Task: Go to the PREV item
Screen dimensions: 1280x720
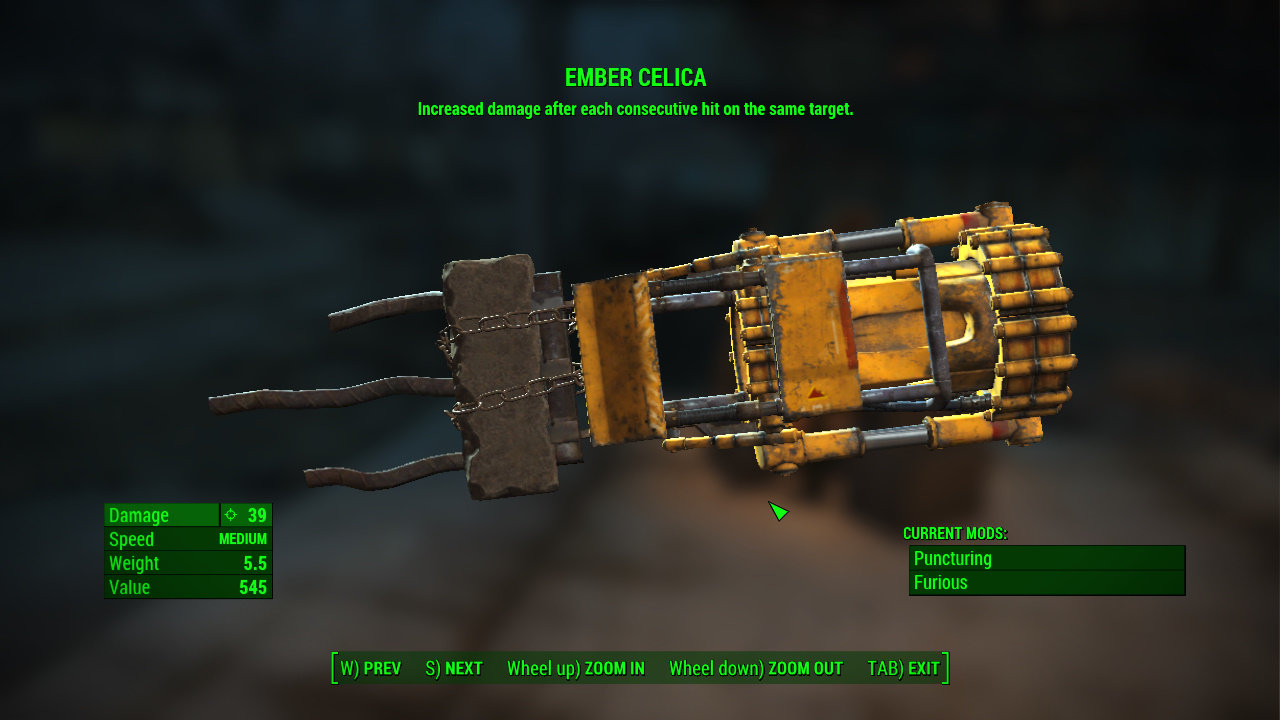Action: coord(371,668)
